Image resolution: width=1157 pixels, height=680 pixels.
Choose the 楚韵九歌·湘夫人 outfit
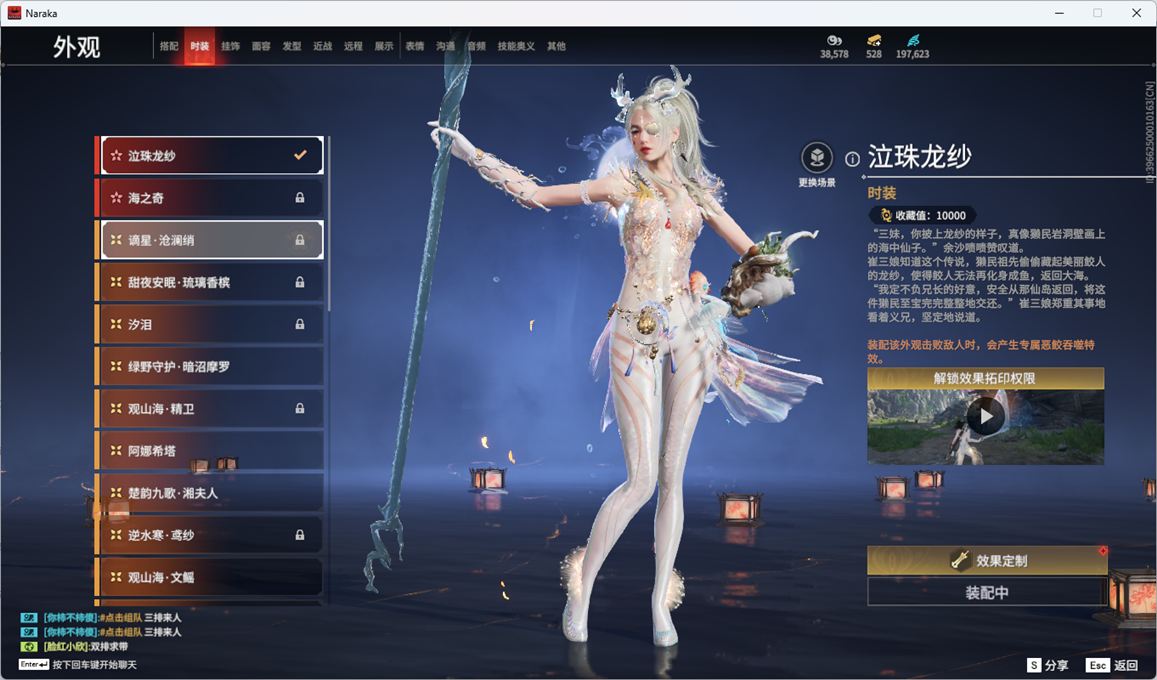pyautogui.click(x=210, y=493)
